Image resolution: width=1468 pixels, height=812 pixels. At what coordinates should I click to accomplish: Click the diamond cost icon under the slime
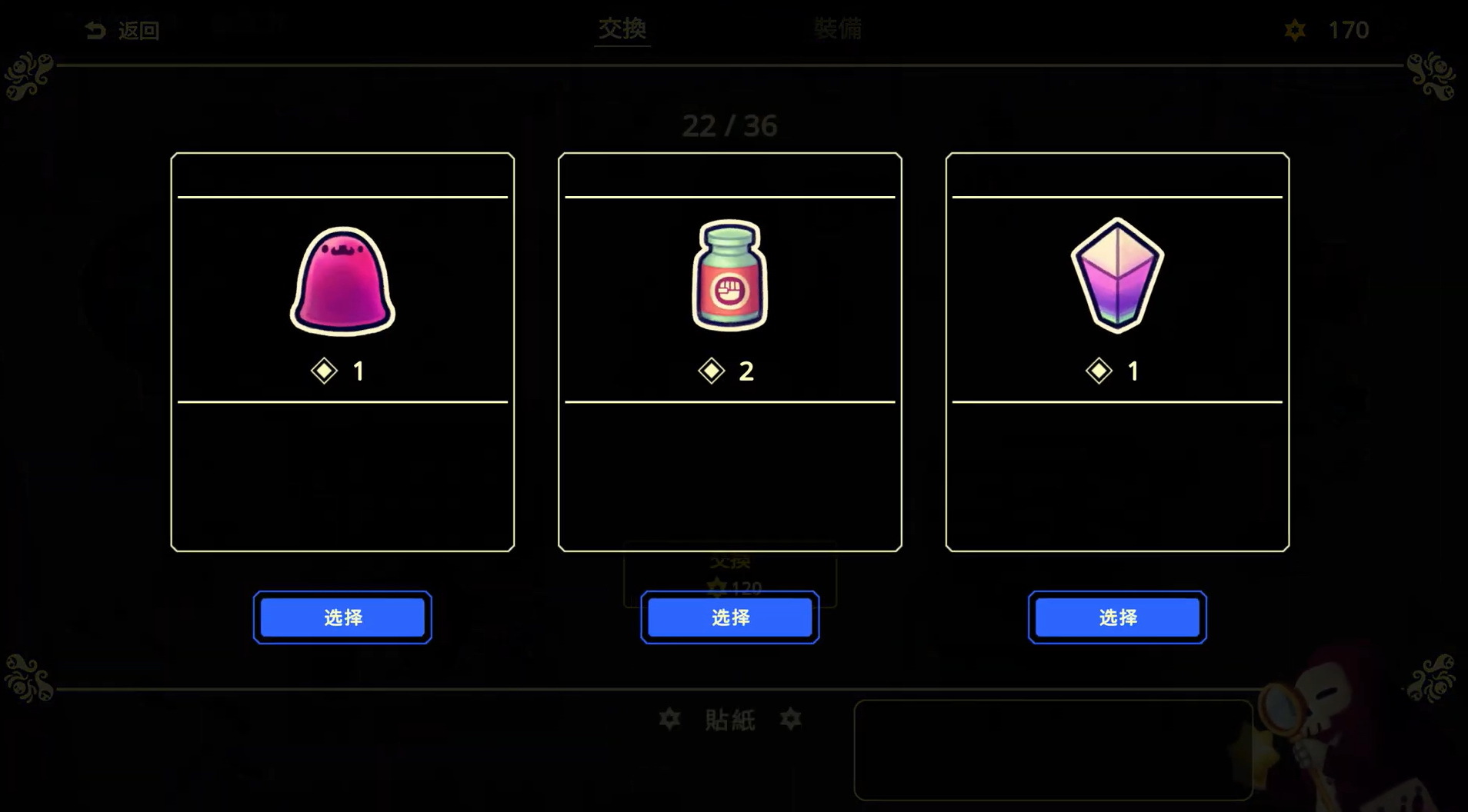click(x=324, y=371)
